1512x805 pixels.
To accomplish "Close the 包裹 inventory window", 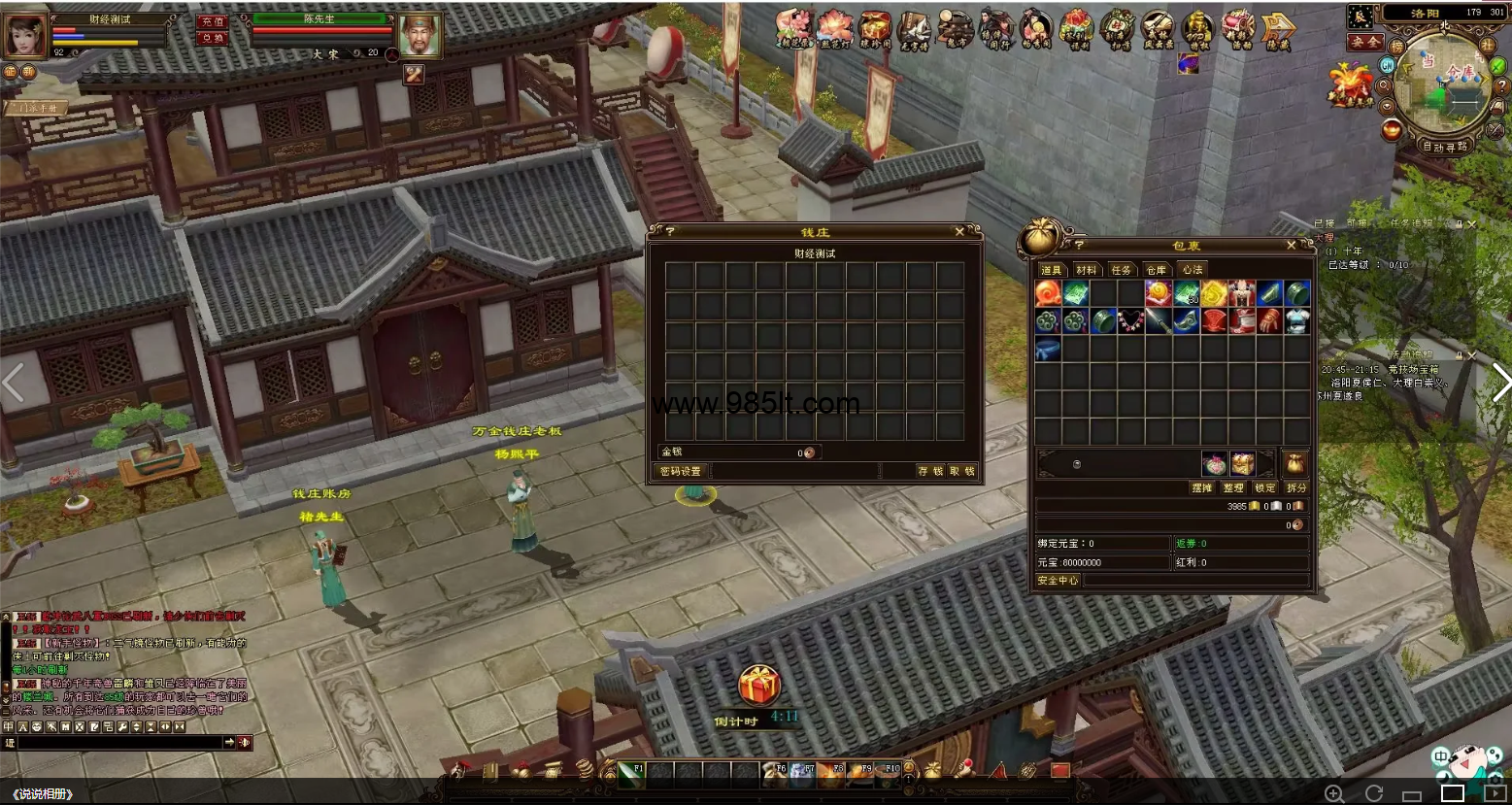I will [1292, 246].
